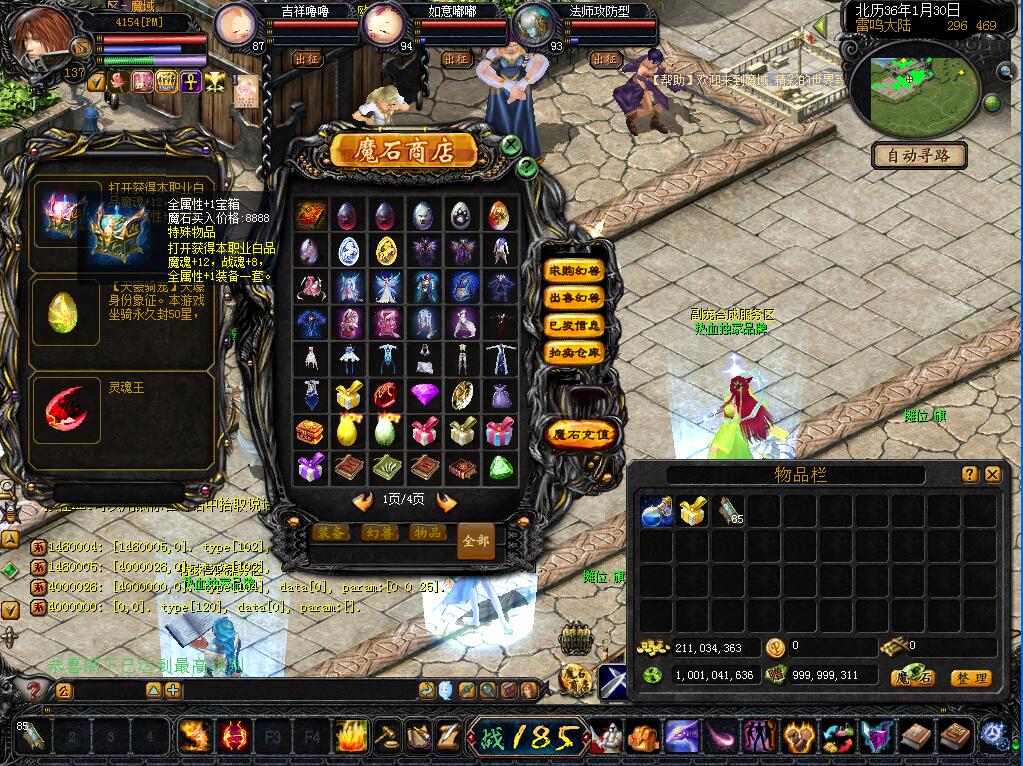Show the 物品 items shop tab
Viewport: 1023px width, 766px height.
(427, 533)
